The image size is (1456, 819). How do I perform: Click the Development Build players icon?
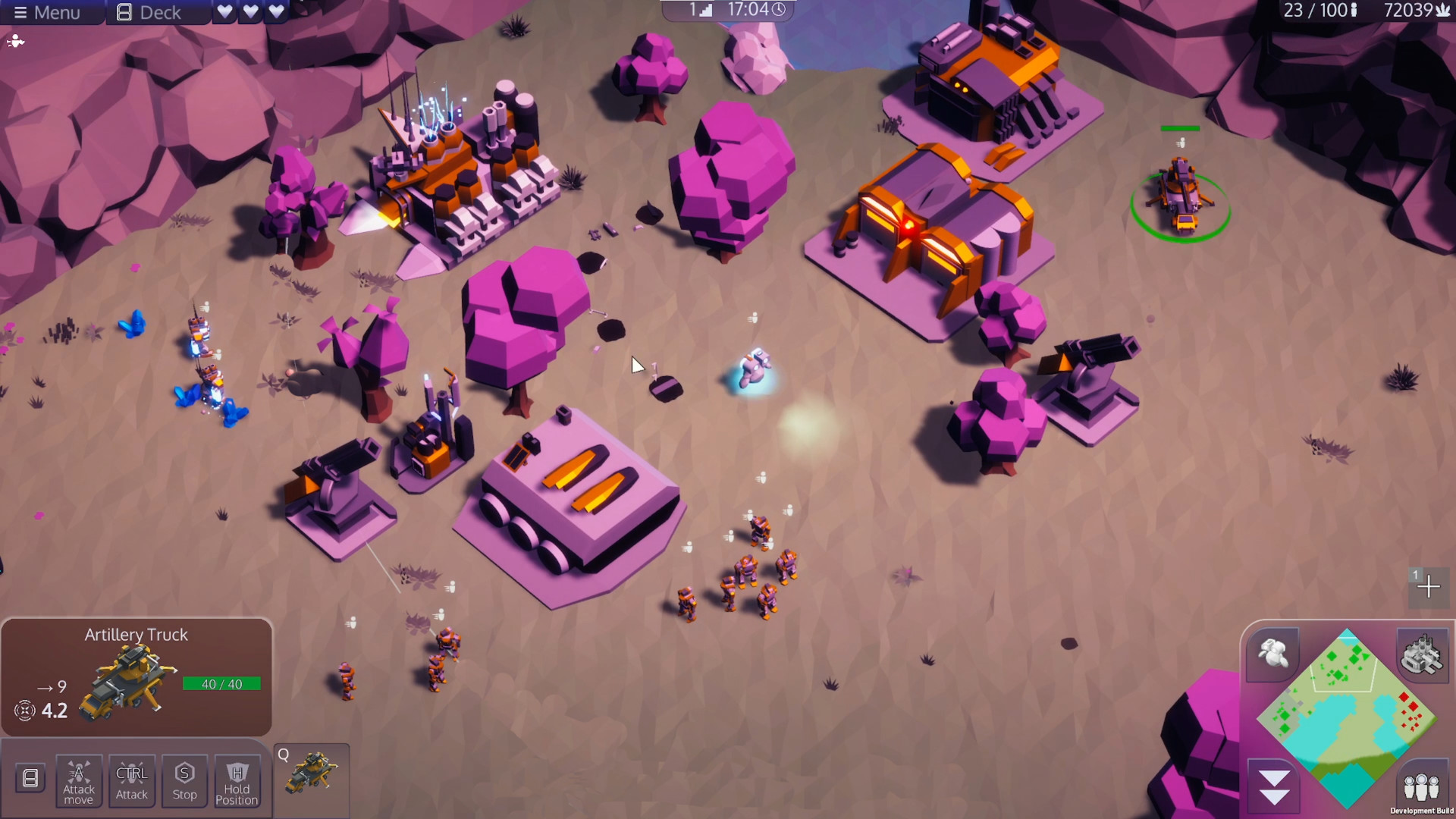pos(1423,786)
